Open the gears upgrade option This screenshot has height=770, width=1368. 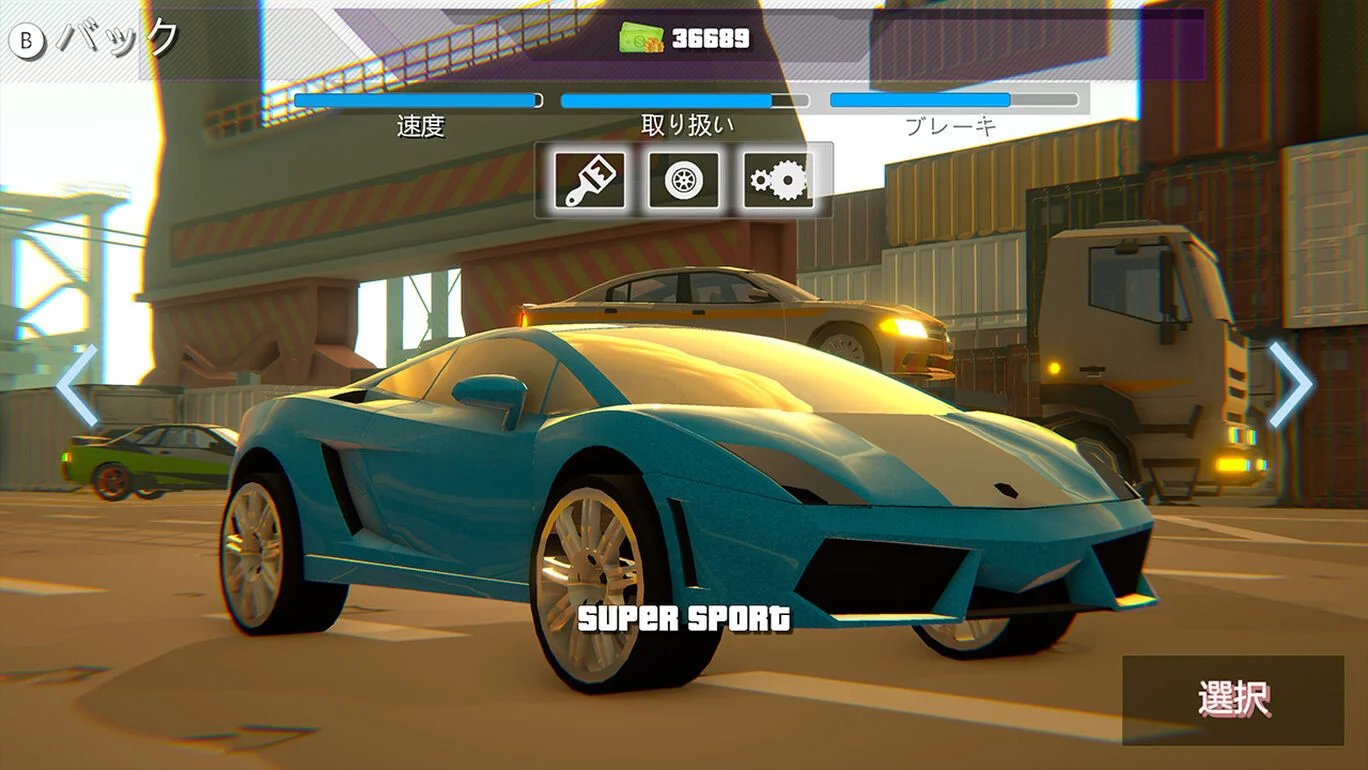778,180
